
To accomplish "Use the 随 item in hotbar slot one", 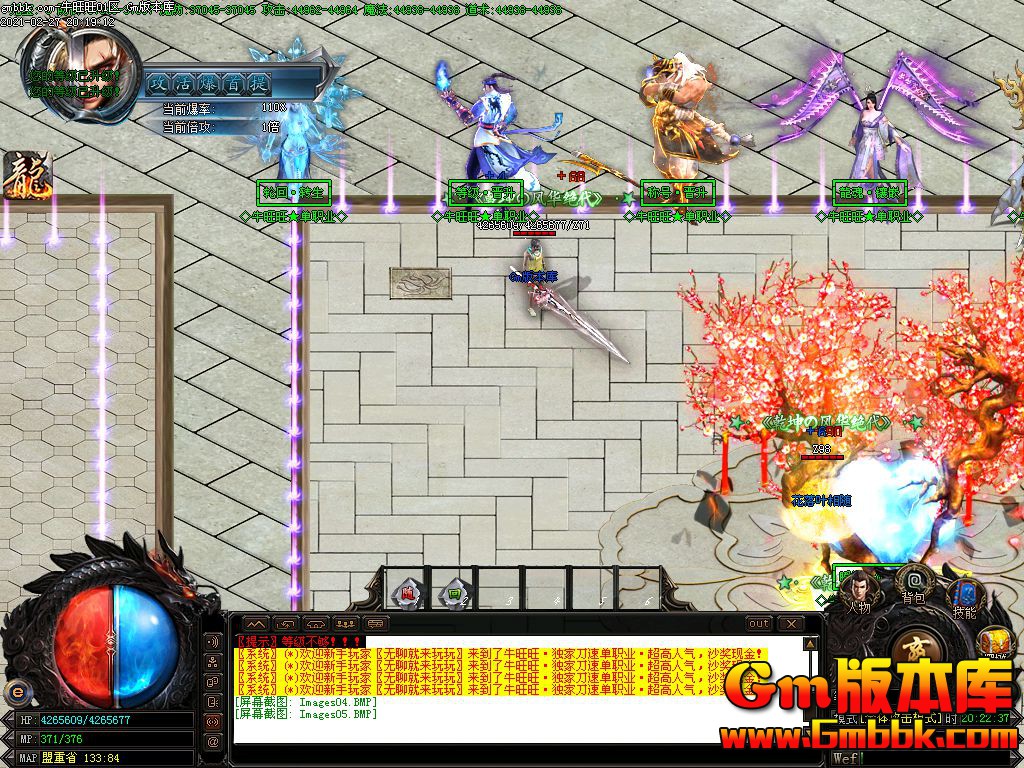I will (x=408, y=593).
